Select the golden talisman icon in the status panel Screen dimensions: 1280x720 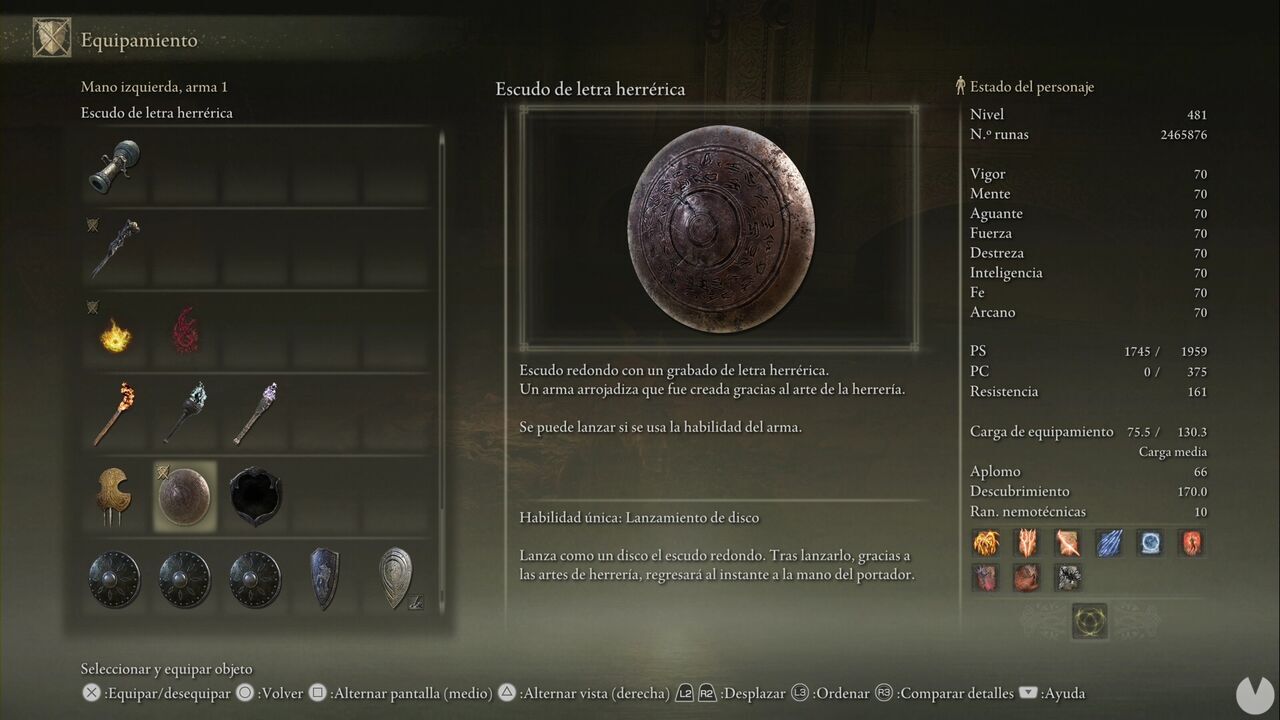click(x=986, y=542)
